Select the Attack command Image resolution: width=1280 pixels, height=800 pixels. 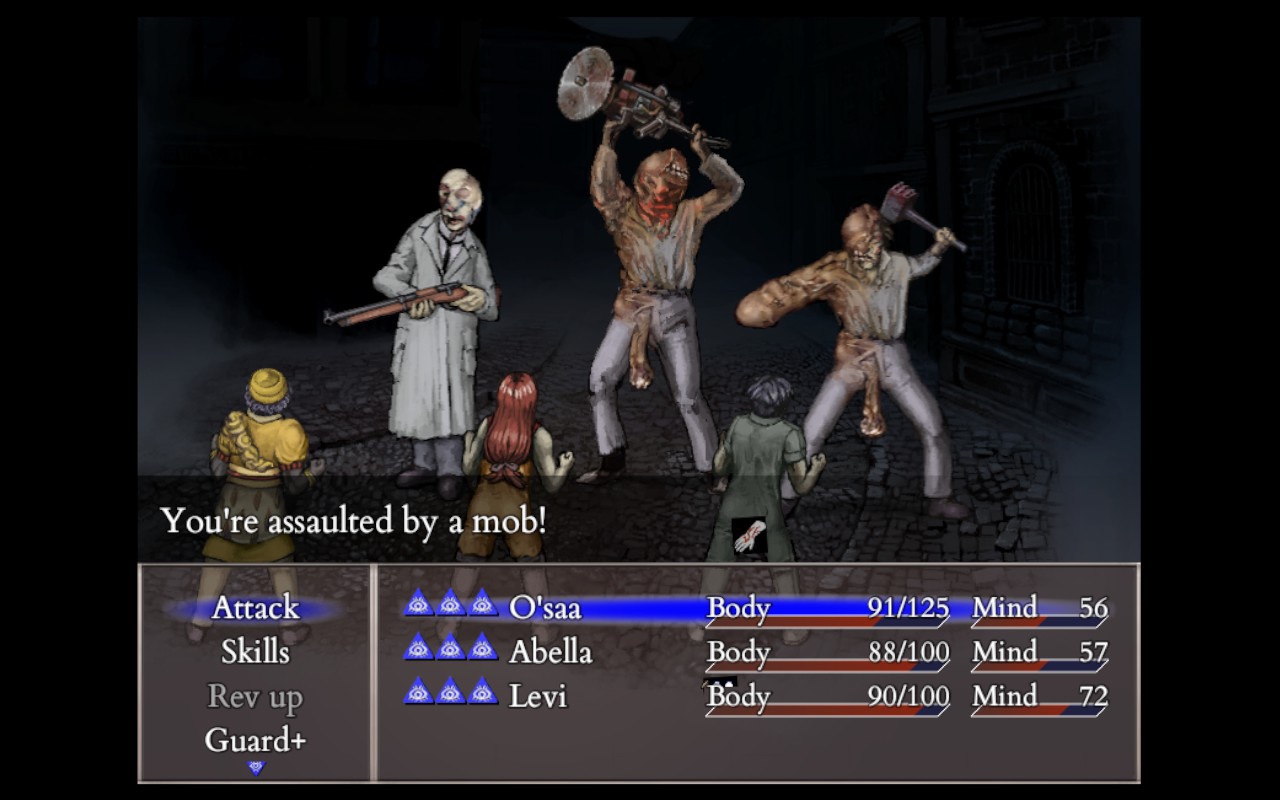coord(254,608)
